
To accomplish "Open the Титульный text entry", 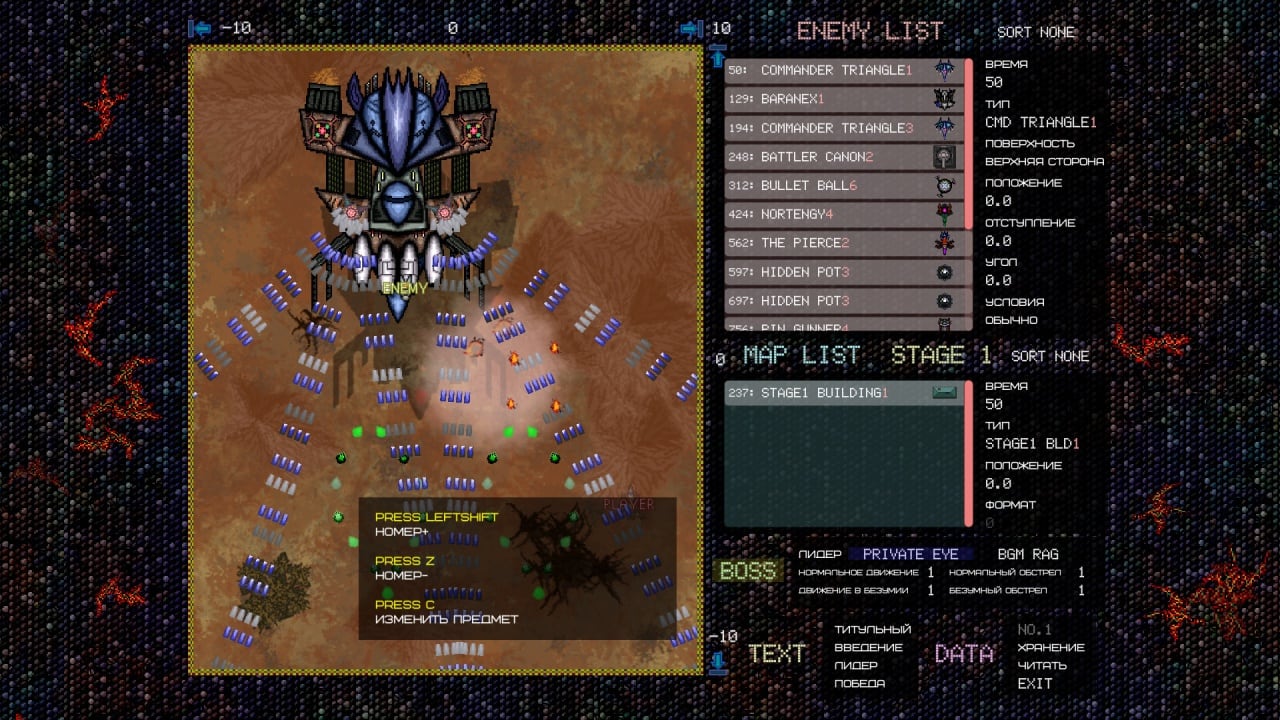I will 873,629.
